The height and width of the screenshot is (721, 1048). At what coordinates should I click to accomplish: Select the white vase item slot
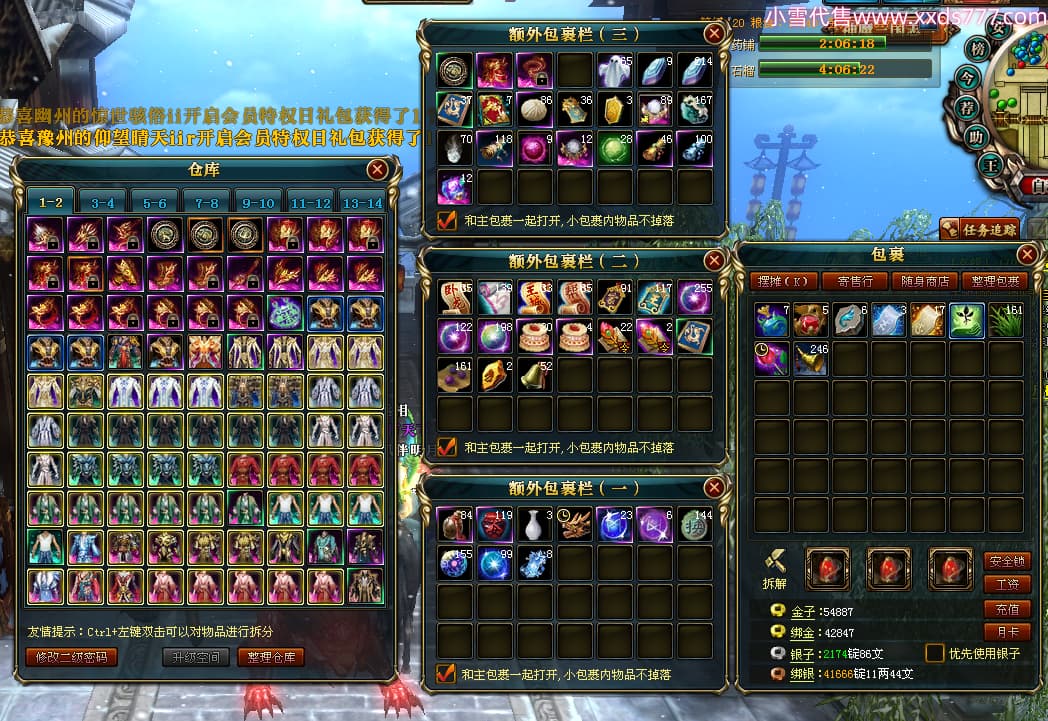pyautogui.click(x=534, y=523)
